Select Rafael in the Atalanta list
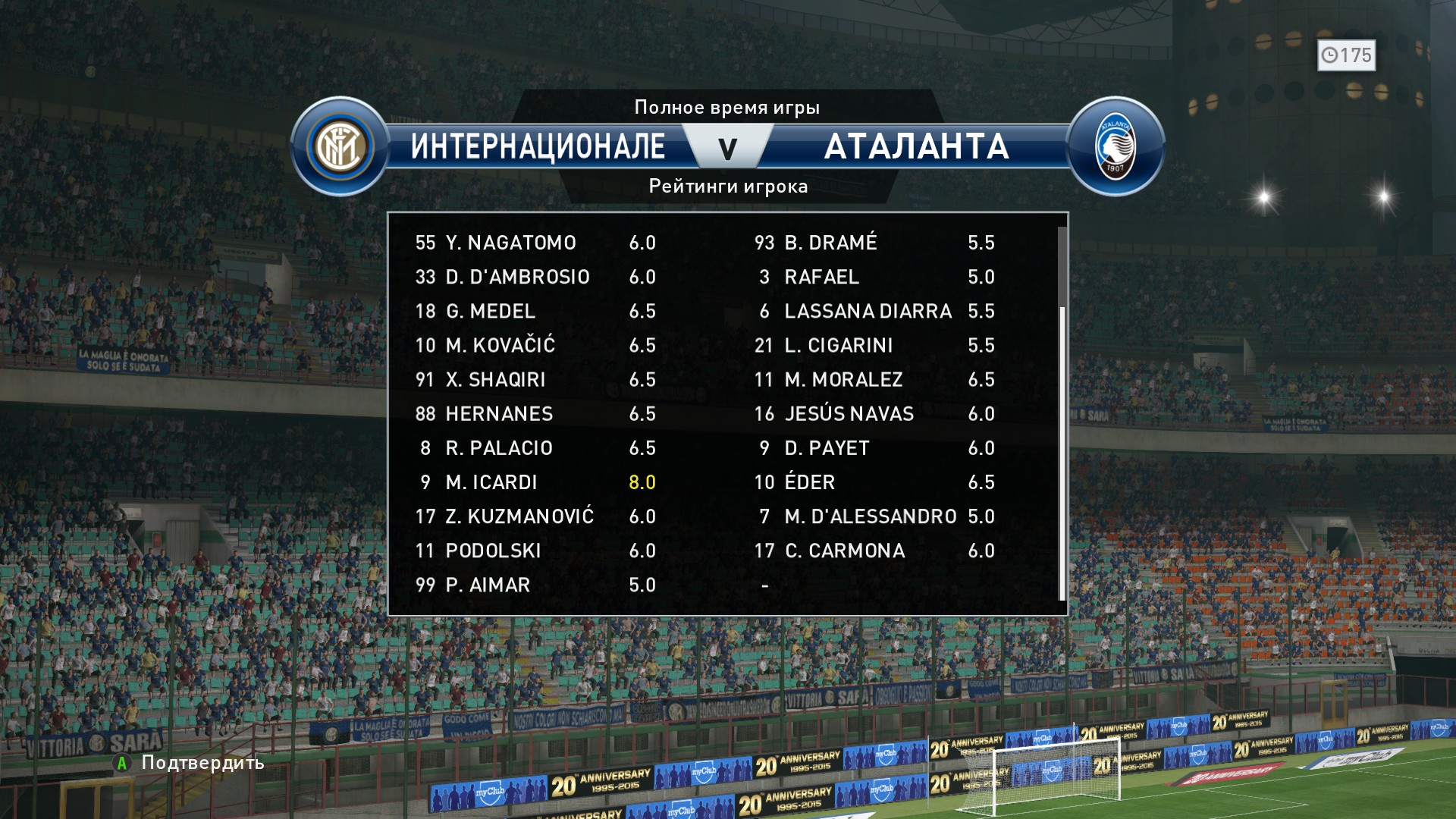 [x=874, y=277]
